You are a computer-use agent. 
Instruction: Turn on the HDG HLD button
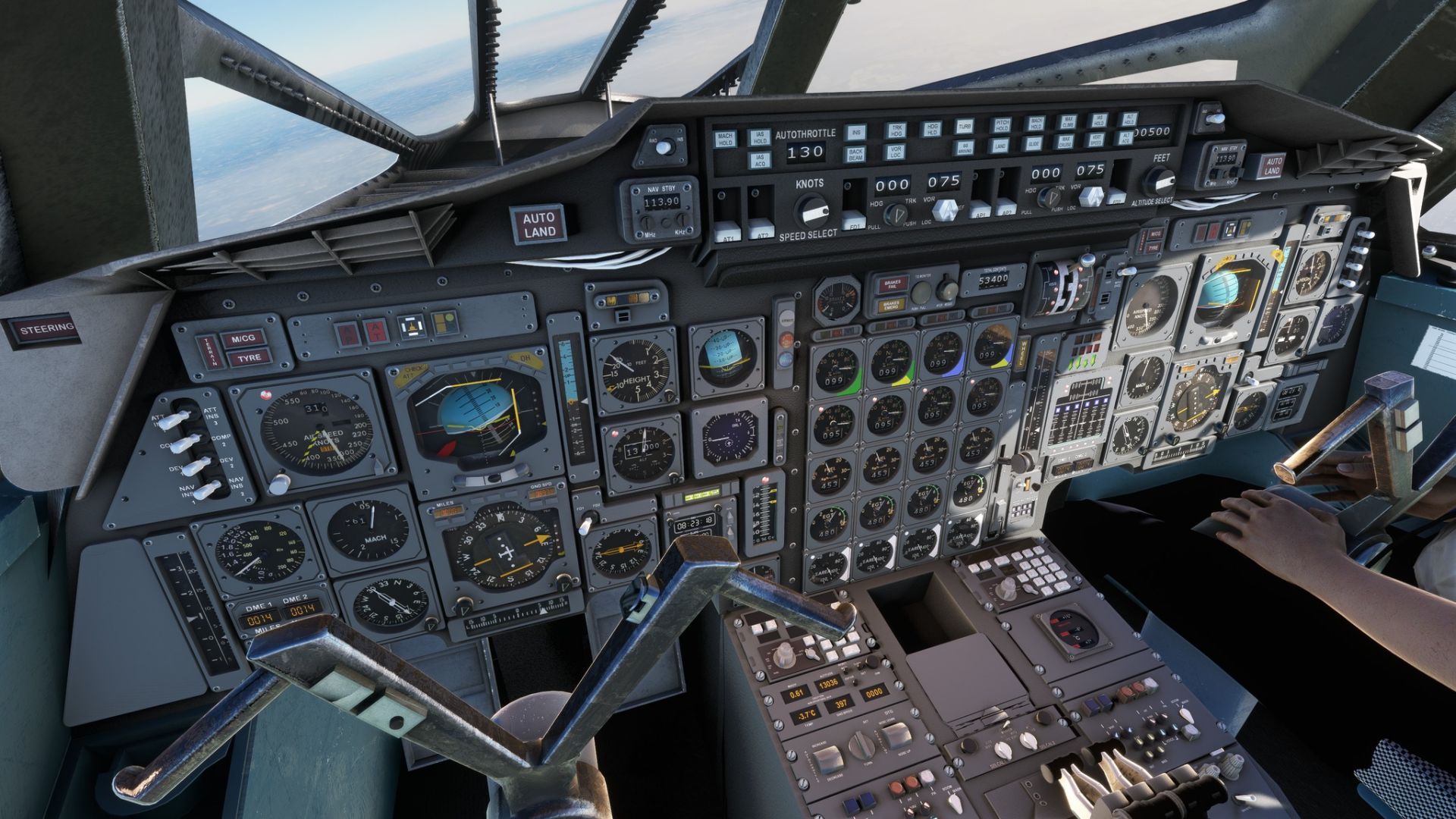(x=930, y=129)
